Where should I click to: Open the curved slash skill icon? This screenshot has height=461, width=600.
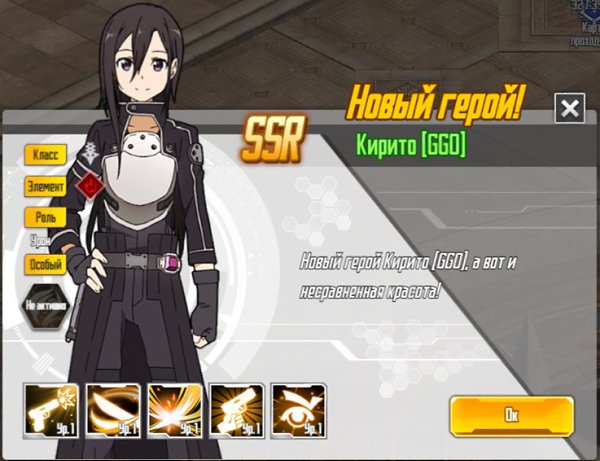click(112, 410)
